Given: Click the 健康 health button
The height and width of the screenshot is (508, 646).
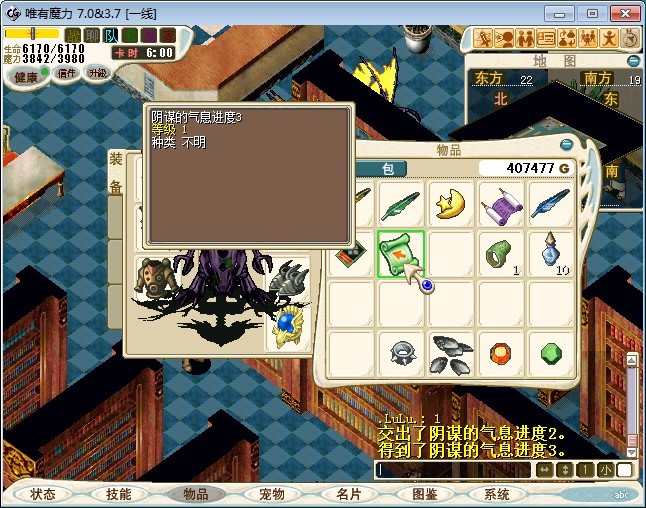Looking at the screenshot, I should 25,77.
